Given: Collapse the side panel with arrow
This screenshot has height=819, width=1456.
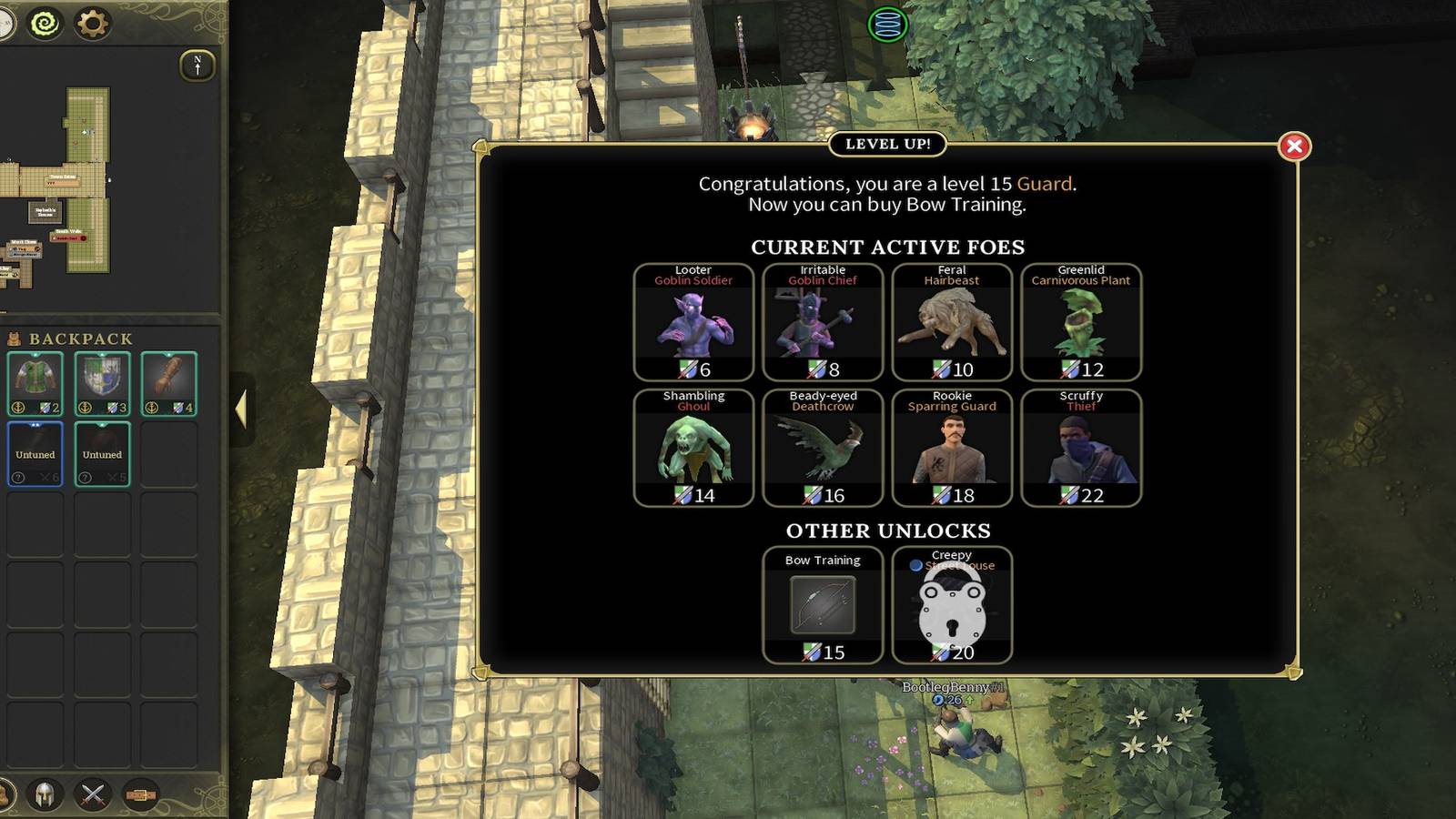Looking at the screenshot, I should click(241, 409).
